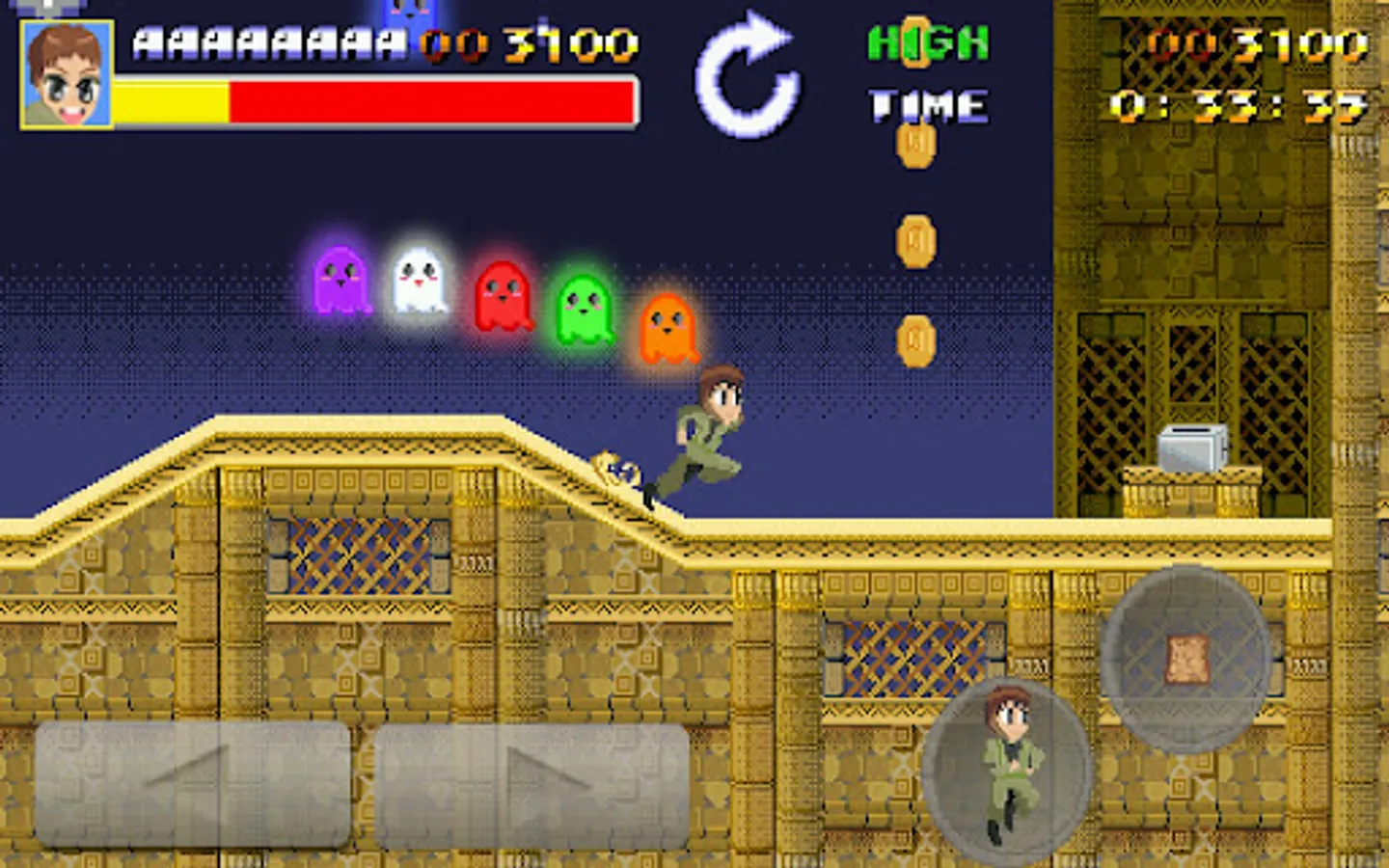Tap the toast icon action button
1389x868 pixels.
click(1186, 656)
